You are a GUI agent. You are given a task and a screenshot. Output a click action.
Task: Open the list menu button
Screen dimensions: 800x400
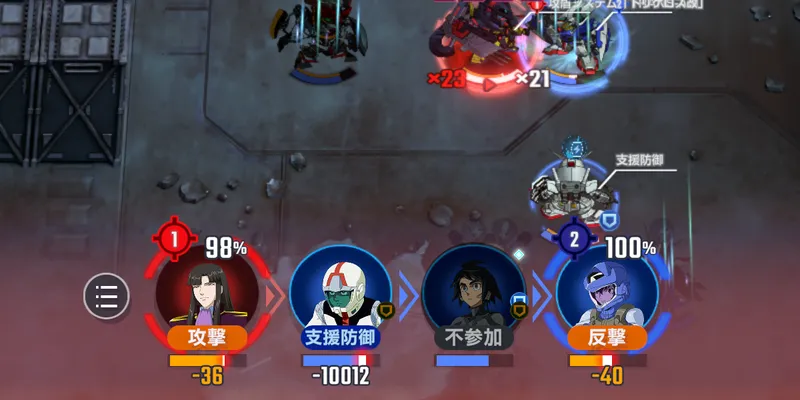click(107, 296)
